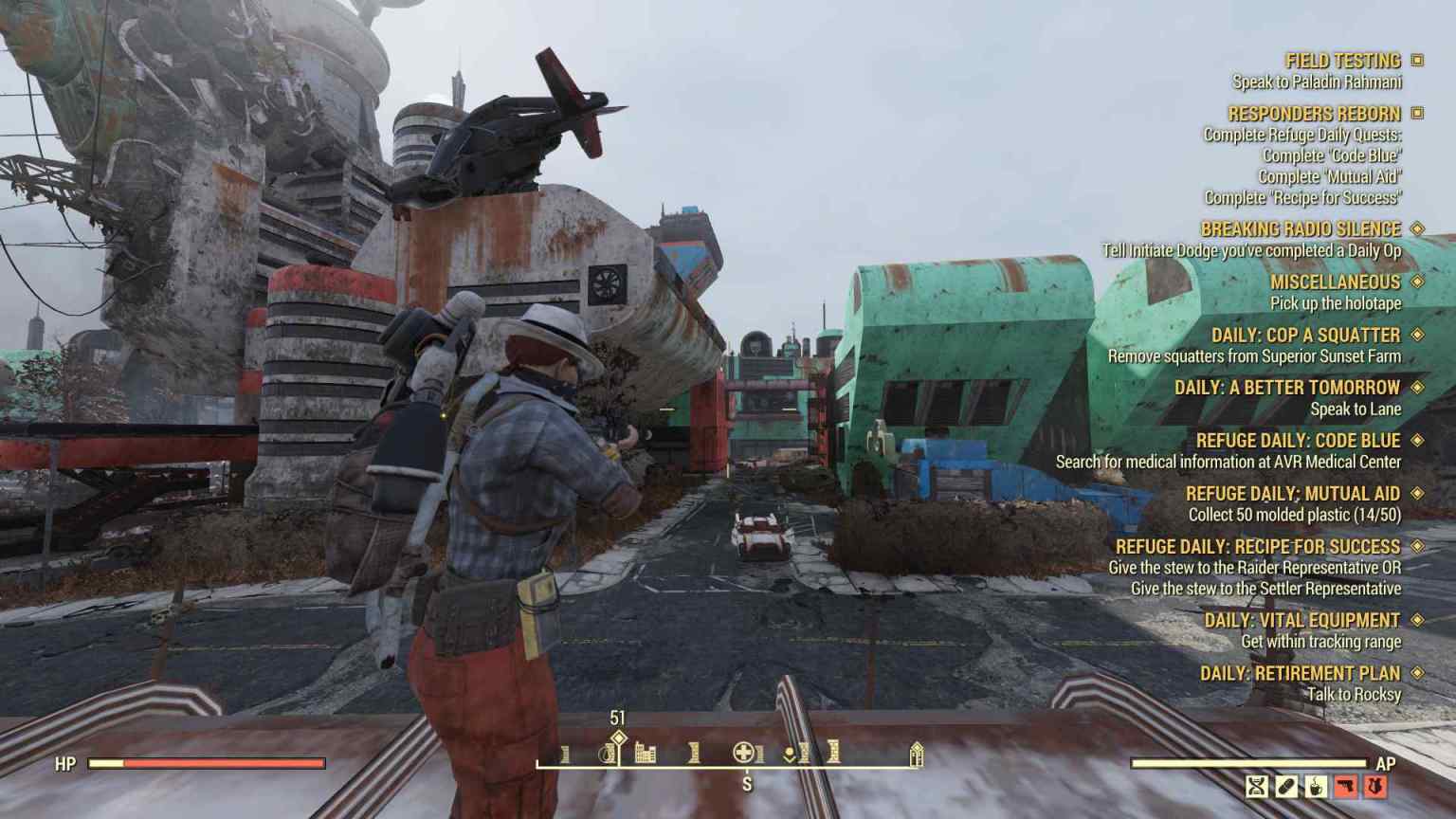Image resolution: width=1456 pixels, height=819 pixels.
Task: Click the pill buff icon near the AP bar
Action: [1285, 786]
